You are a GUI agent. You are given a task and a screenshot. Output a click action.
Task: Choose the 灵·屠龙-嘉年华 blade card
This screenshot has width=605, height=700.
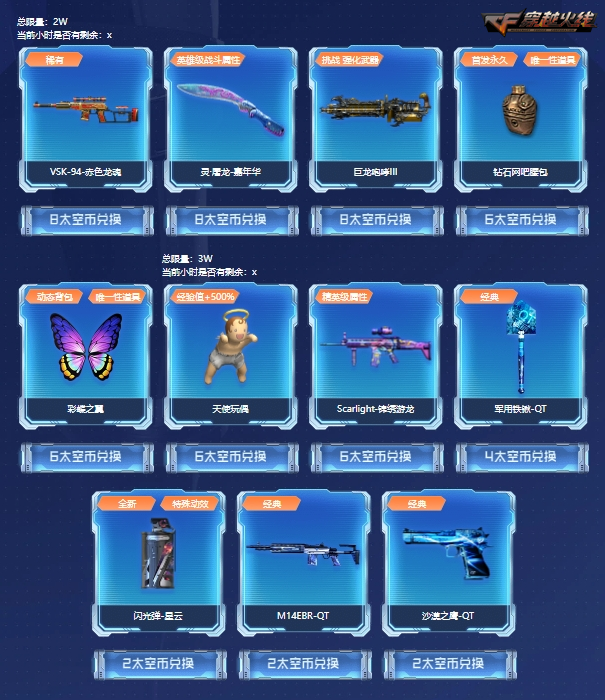[231, 119]
